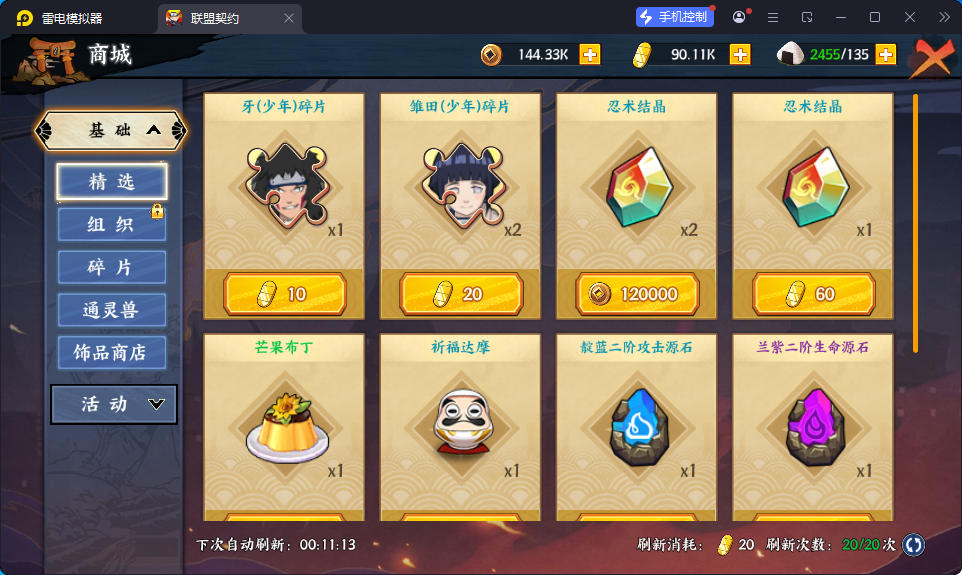
Task: Purchase 忍术结晶 for 120000 copper coins
Action: point(637,294)
